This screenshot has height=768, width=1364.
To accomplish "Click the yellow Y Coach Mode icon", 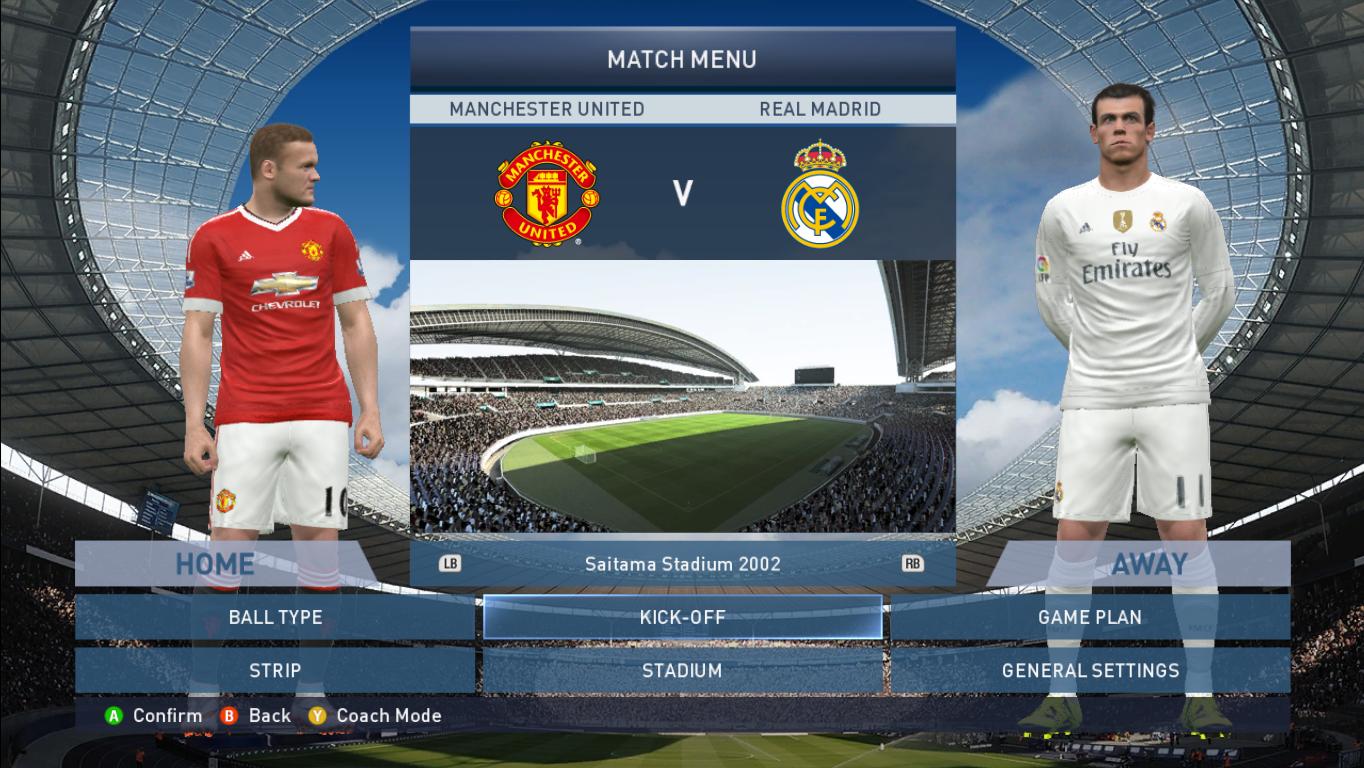I will [318, 716].
